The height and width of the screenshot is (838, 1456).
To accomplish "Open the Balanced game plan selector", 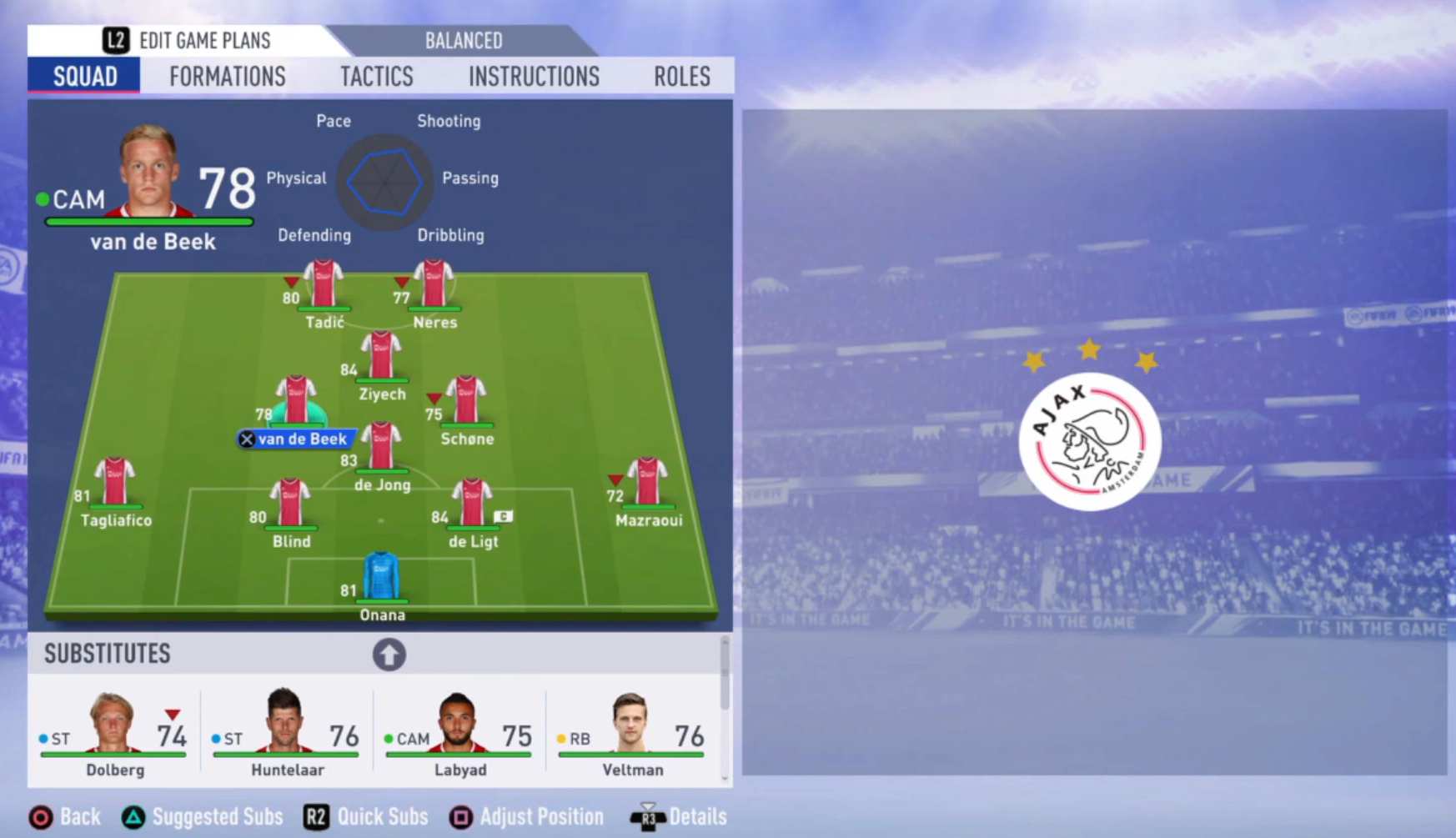I will tap(463, 40).
